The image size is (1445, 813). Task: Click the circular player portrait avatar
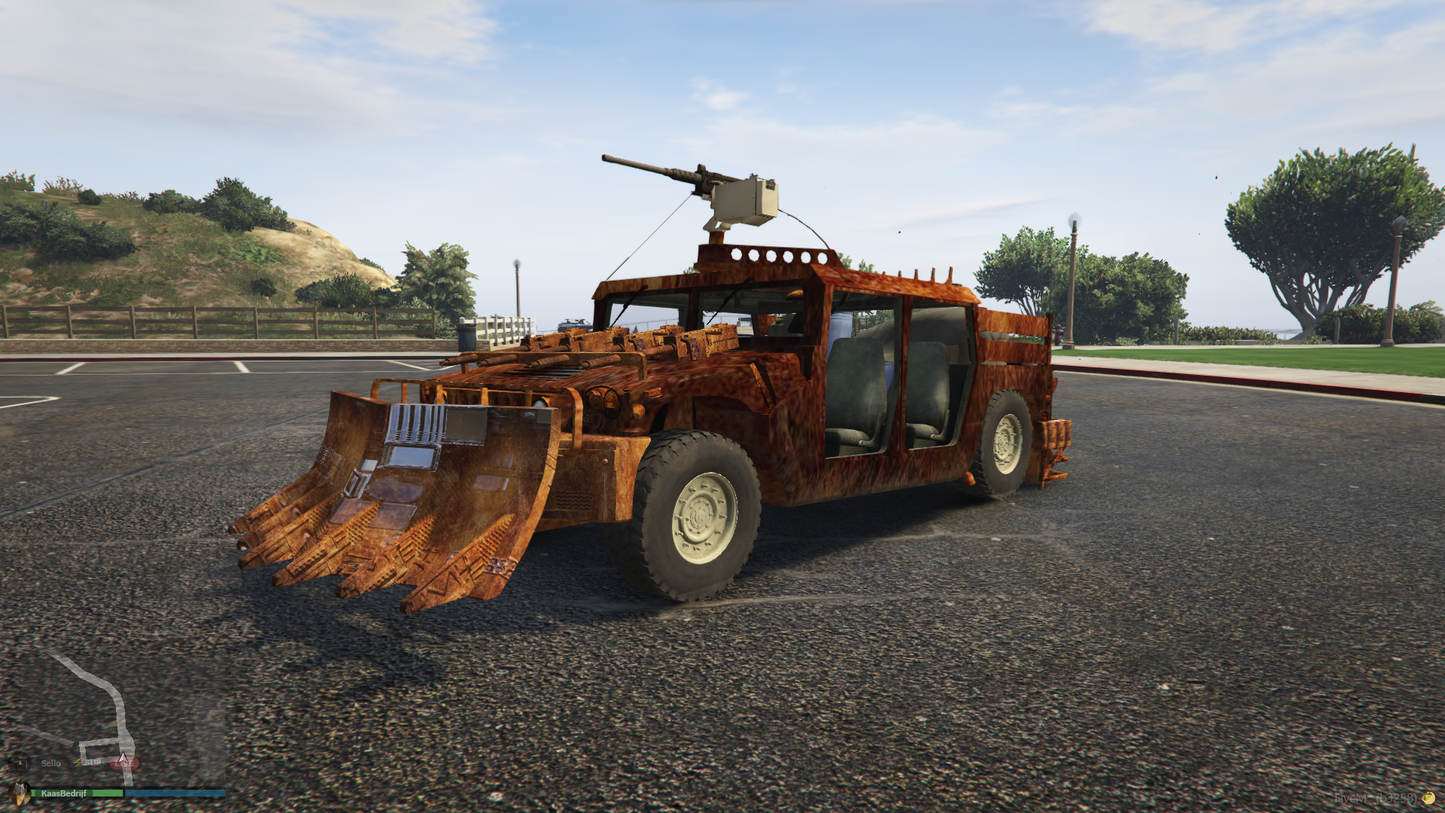(20, 793)
